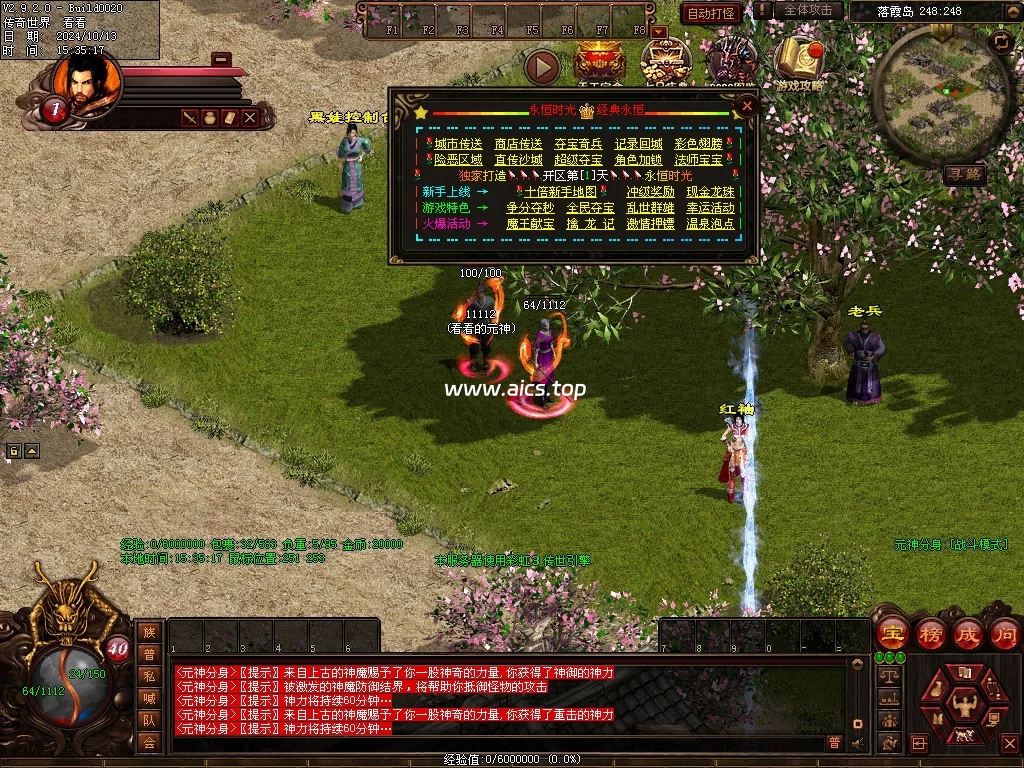Choose the 魔王献宝 event link
Screen dimensions: 1024x768
530,224
